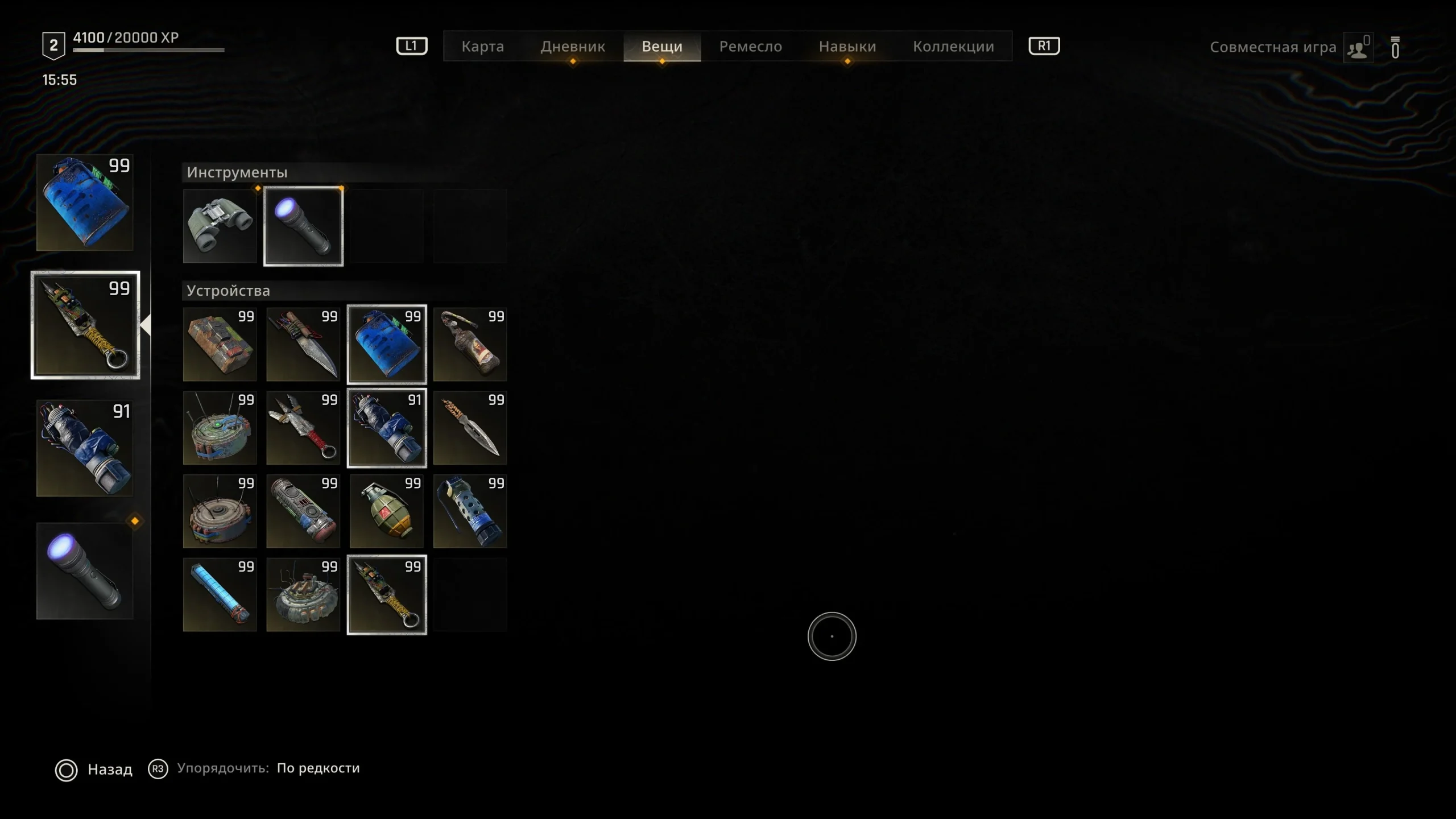The height and width of the screenshot is (819, 1456).
Task: Open the Навыки tab
Action: point(847,47)
